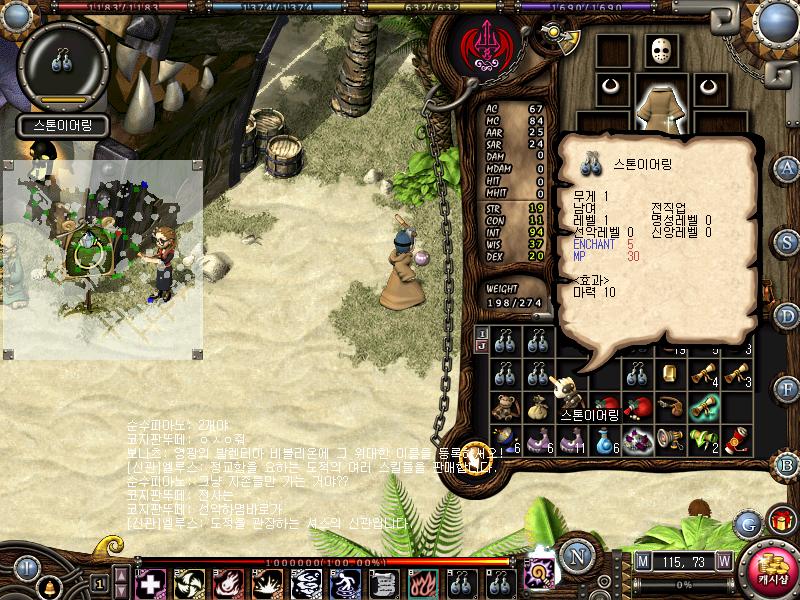Click the round A side button
800x600 pixels.
click(x=787, y=168)
